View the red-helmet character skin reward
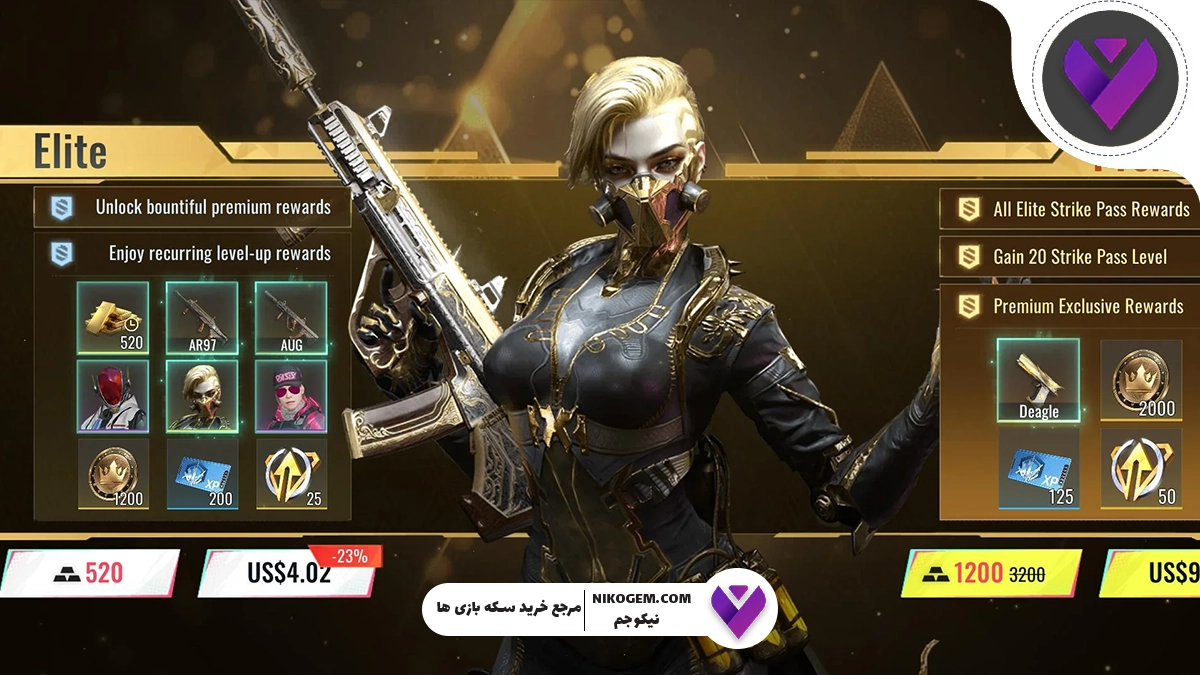This screenshot has width=1200, height=675. click(113, 395)
